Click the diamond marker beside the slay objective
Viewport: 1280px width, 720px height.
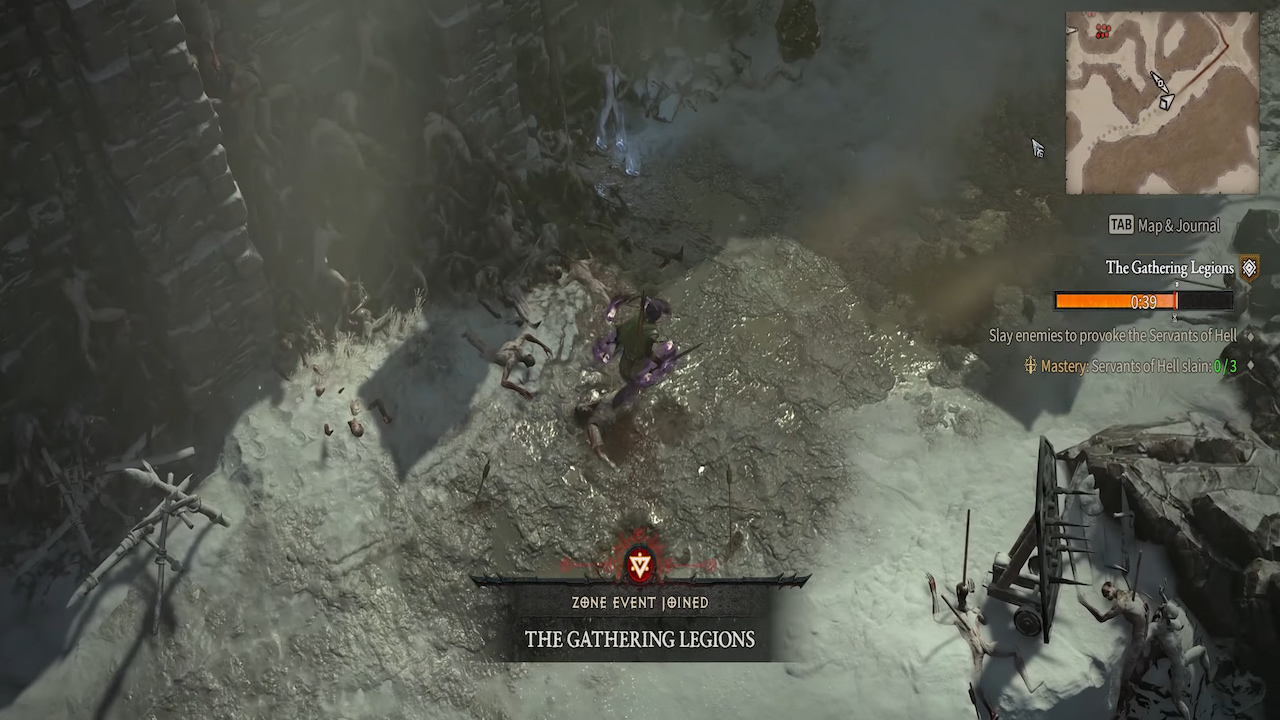pos(1250,336)
